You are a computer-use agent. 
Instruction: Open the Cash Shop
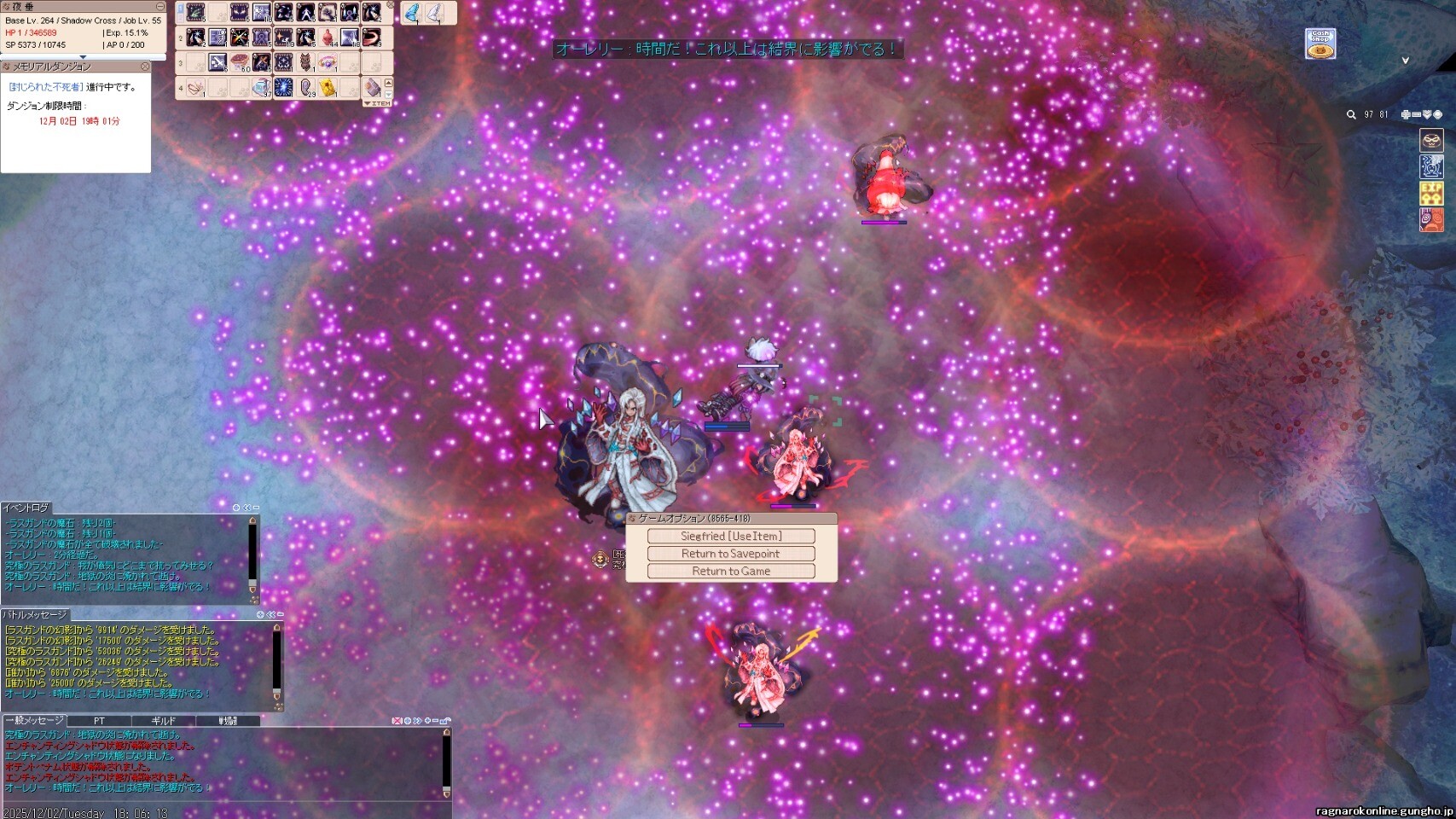[x=1320, y=44]
